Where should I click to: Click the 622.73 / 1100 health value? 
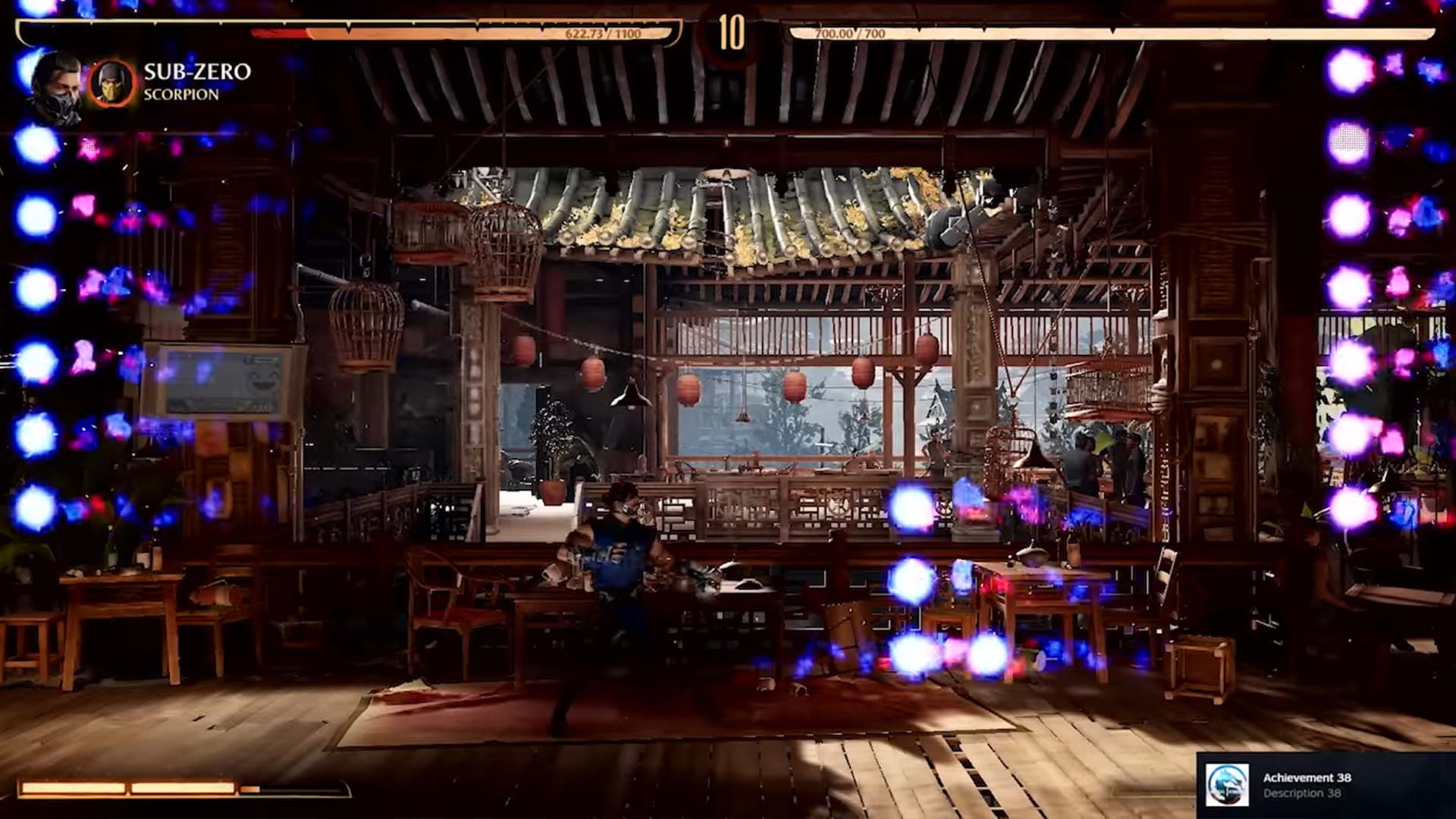[603, 33]
